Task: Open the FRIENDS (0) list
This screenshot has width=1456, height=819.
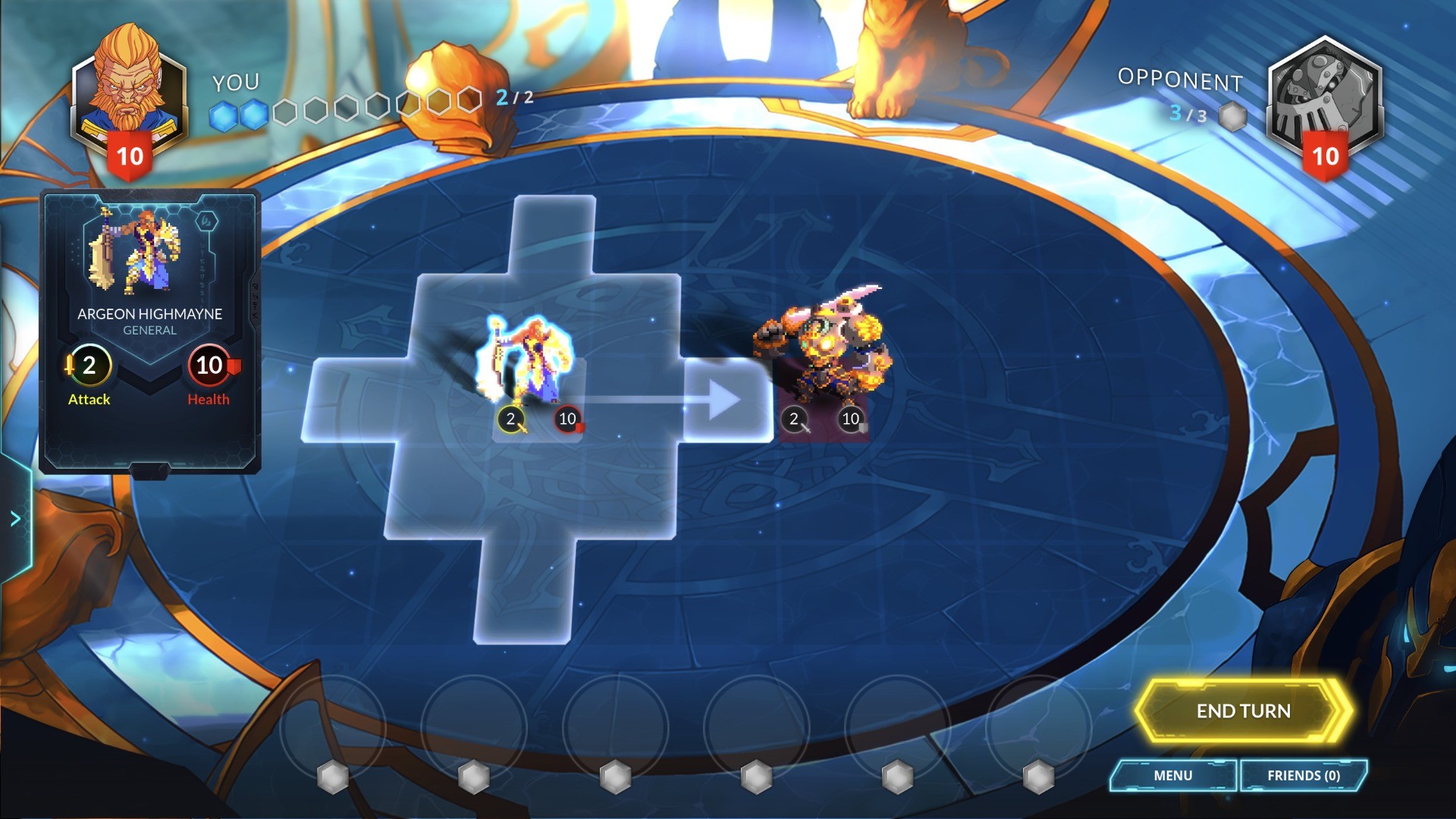Action: click(x=1303, y=775)
